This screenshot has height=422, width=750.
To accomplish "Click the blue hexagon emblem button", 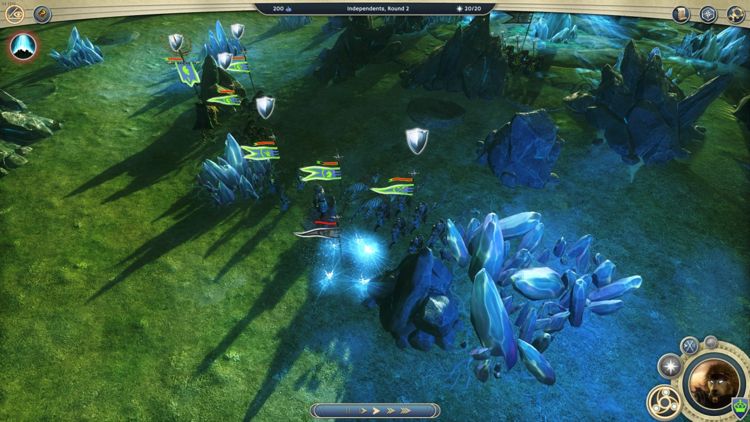I will point(709,14).
